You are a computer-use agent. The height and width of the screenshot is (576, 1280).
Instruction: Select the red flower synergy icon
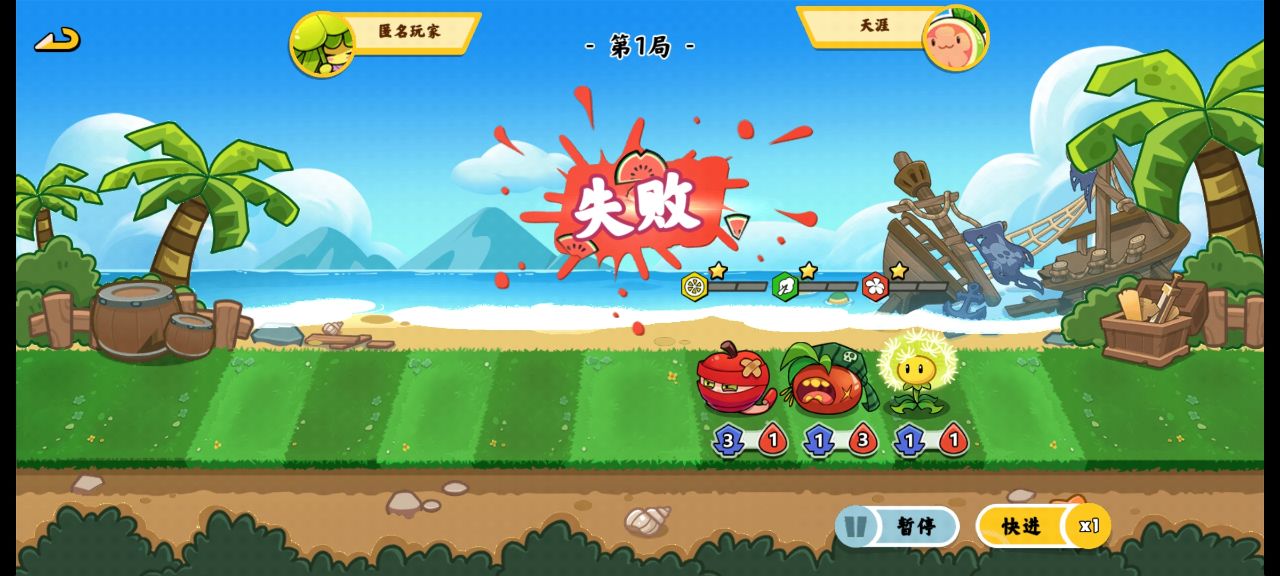point(875,287)
